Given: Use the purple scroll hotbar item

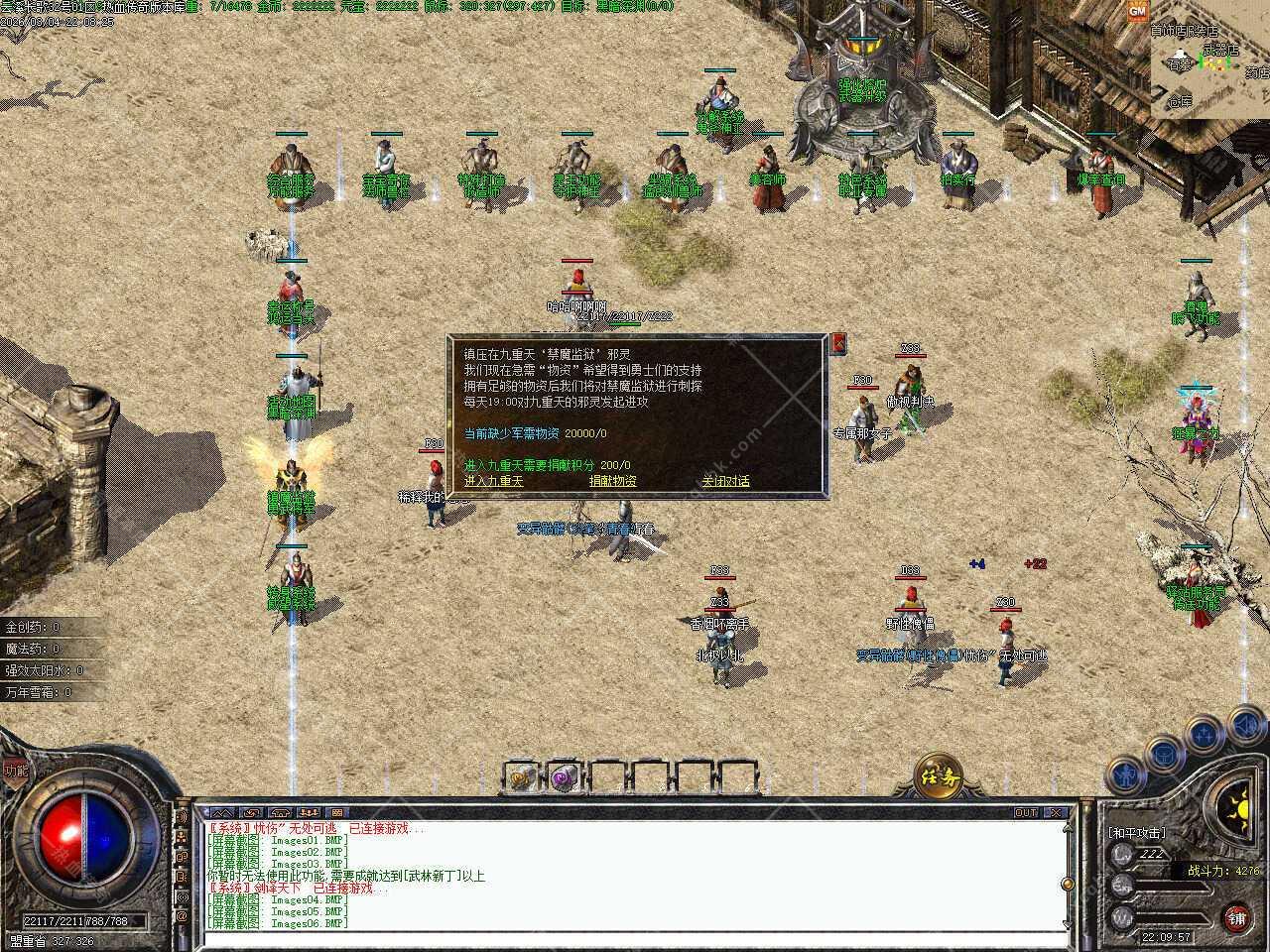Looking at the screenshot, I should 566,776.
